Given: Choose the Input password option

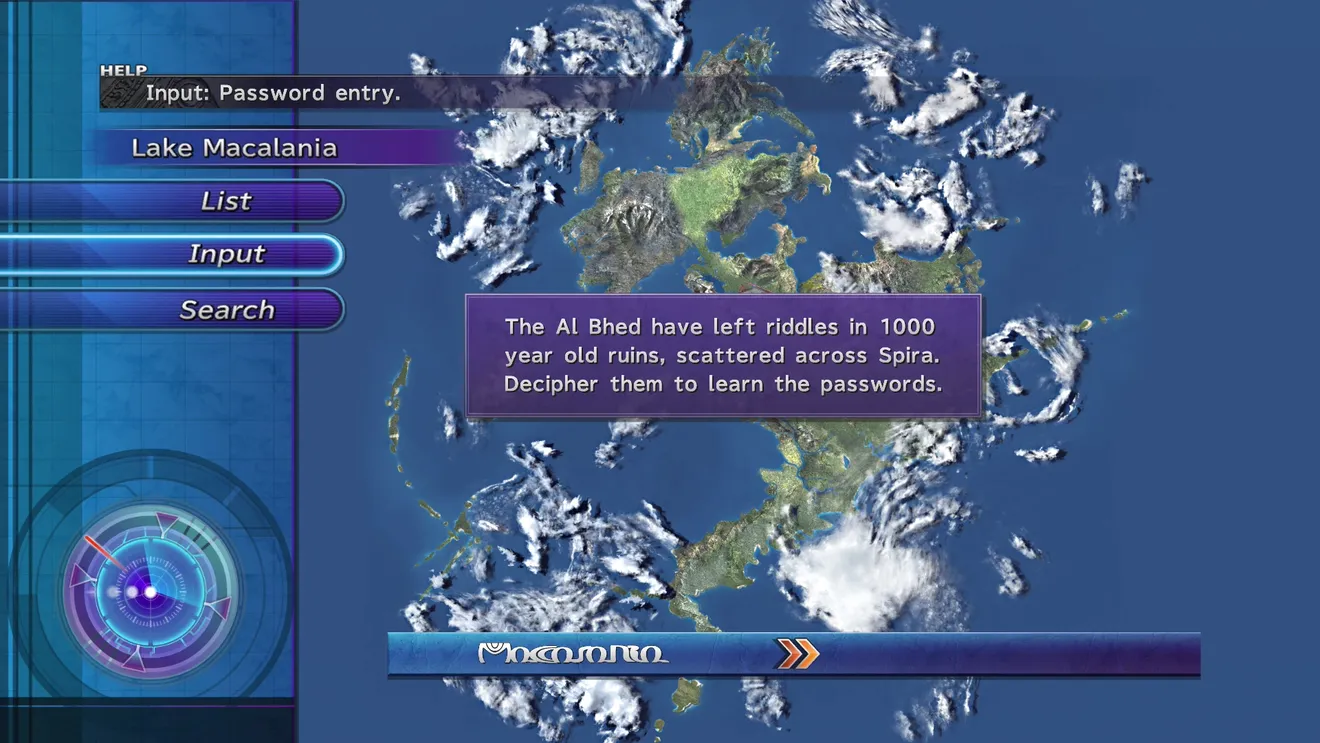Looking at the screenshot, I should (226, 255).
